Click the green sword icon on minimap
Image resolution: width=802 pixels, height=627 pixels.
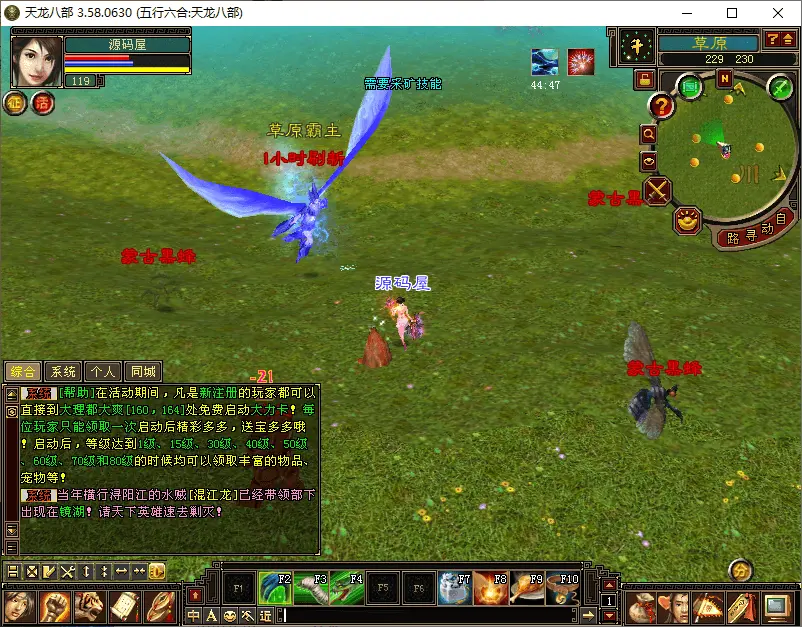coord(779,88)
